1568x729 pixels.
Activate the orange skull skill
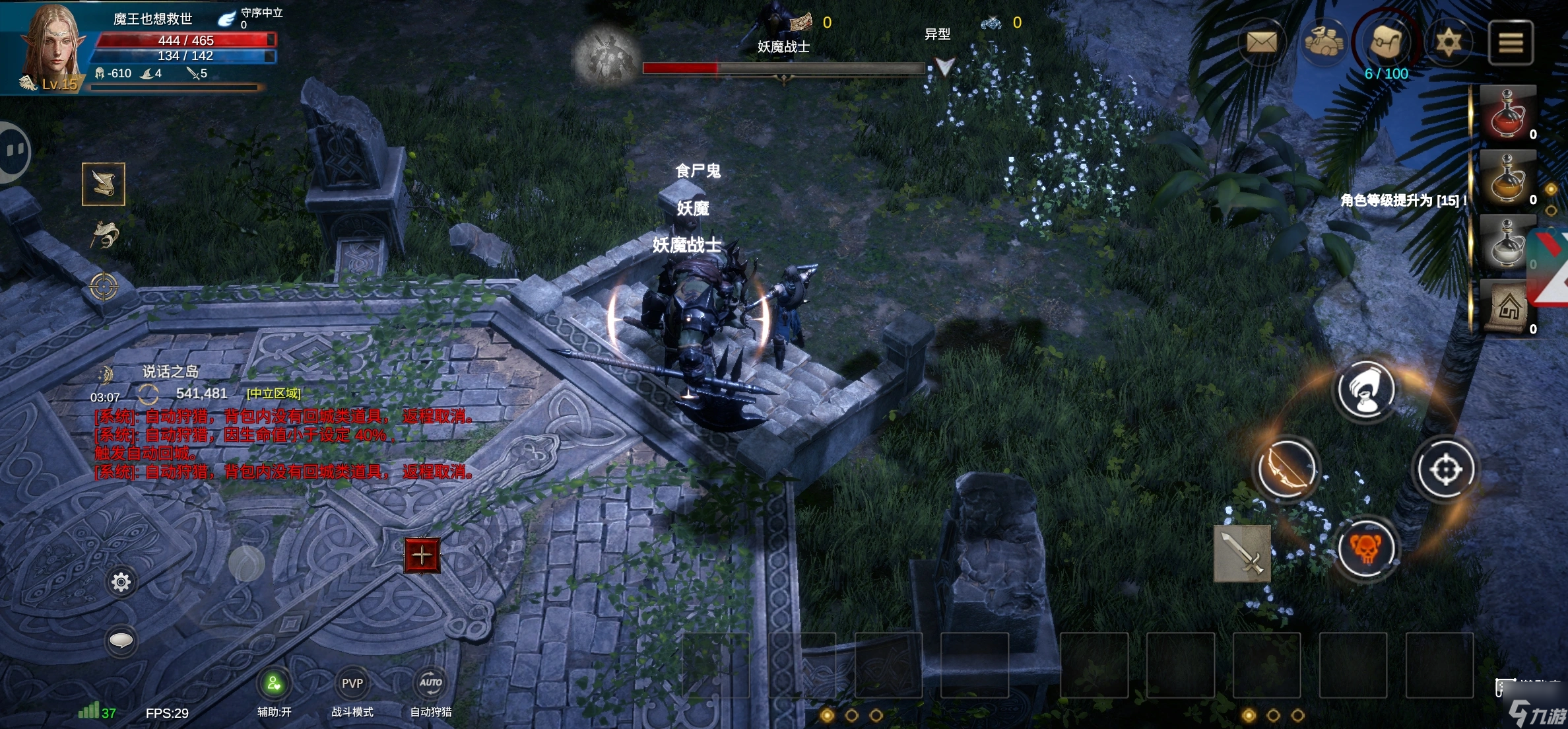(1365, 549)
